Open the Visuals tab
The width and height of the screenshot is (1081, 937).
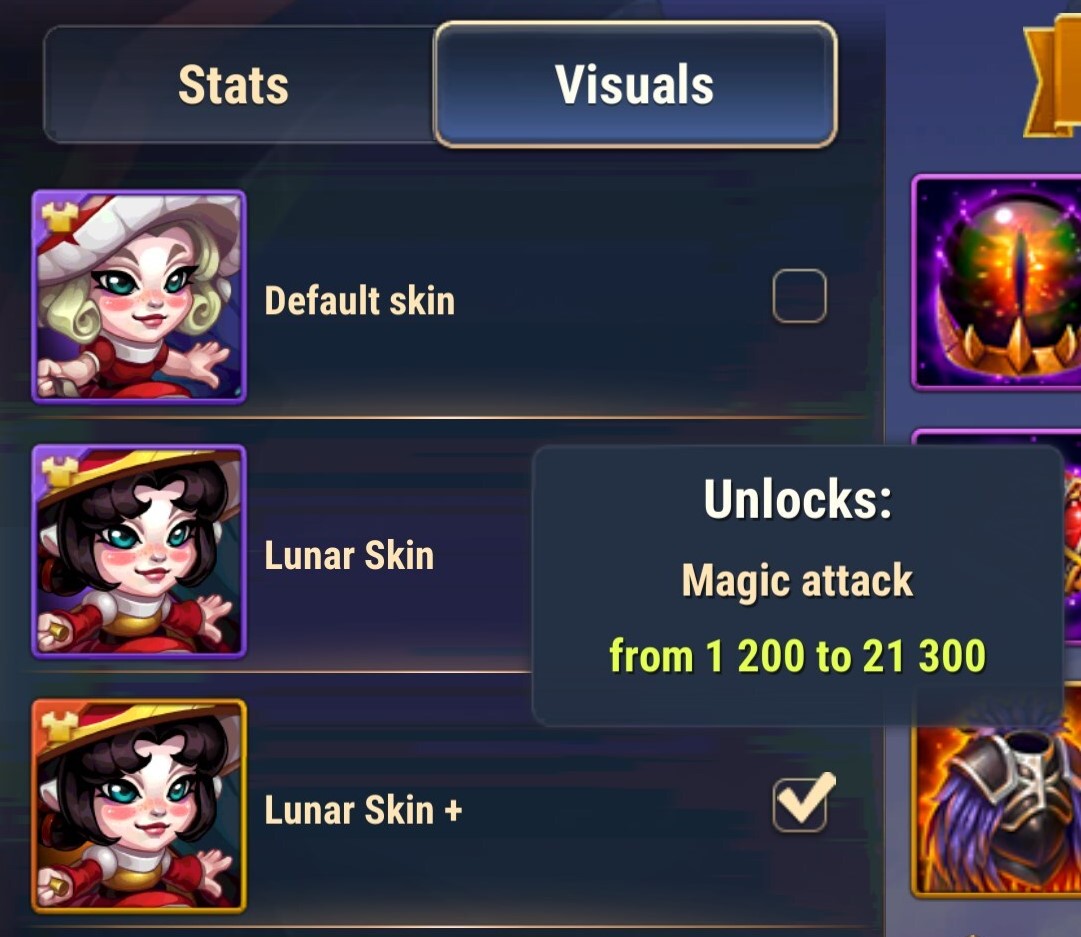click(x=635, y=85)
